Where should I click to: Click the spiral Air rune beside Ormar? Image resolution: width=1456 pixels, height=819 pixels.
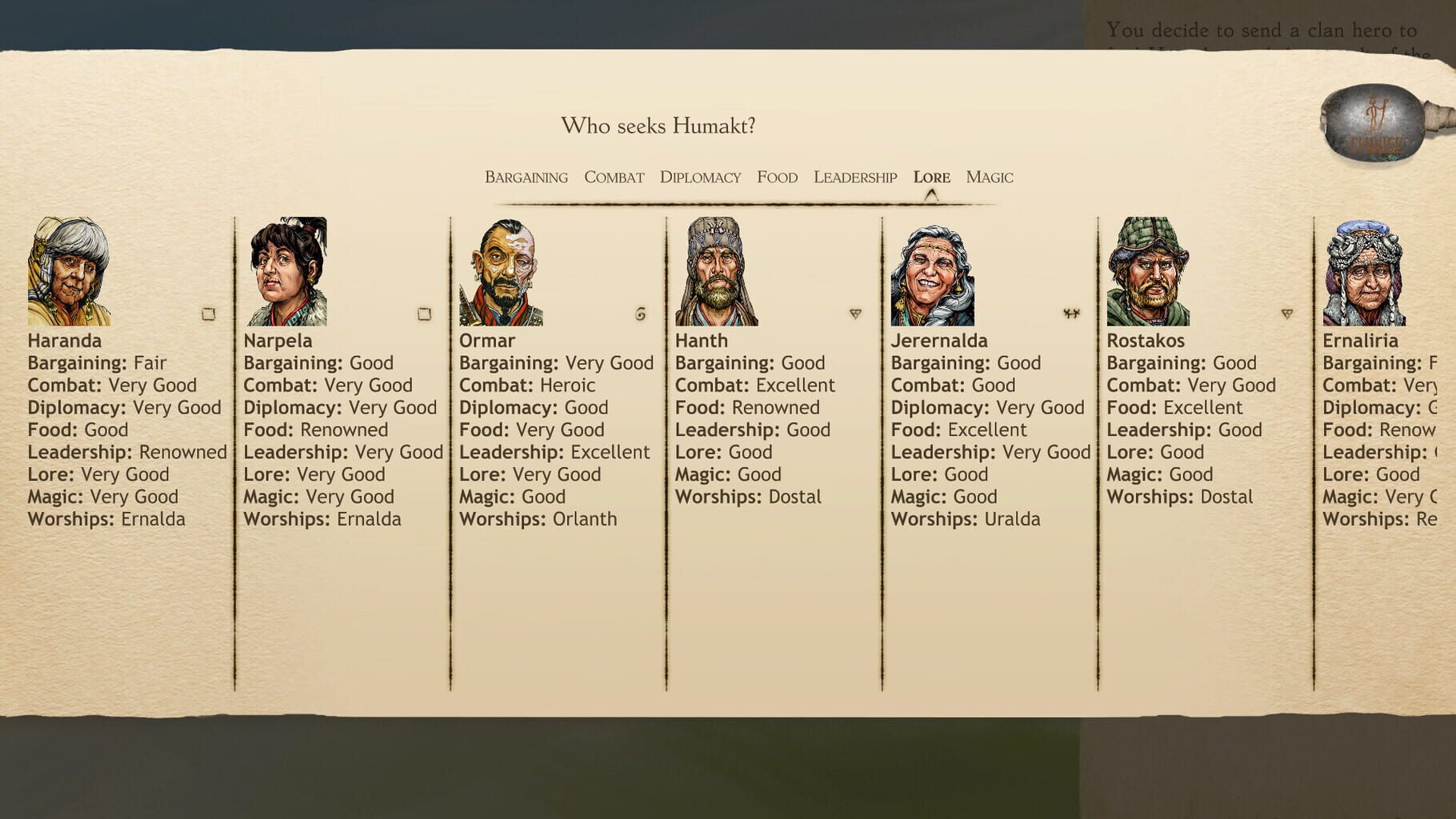[x=638, y=314]
